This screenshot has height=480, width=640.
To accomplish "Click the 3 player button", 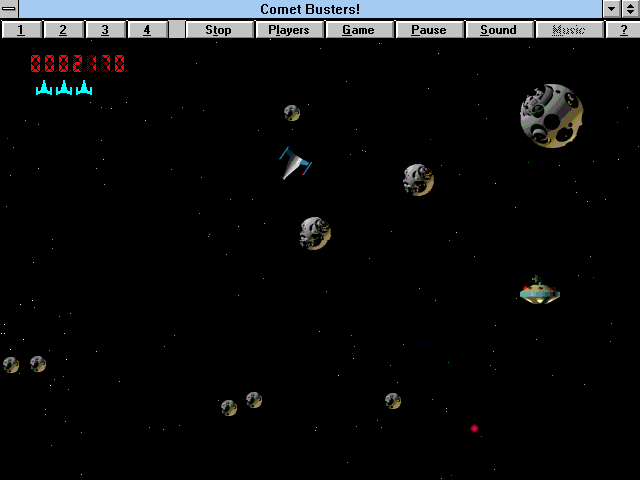I will 105,30.
